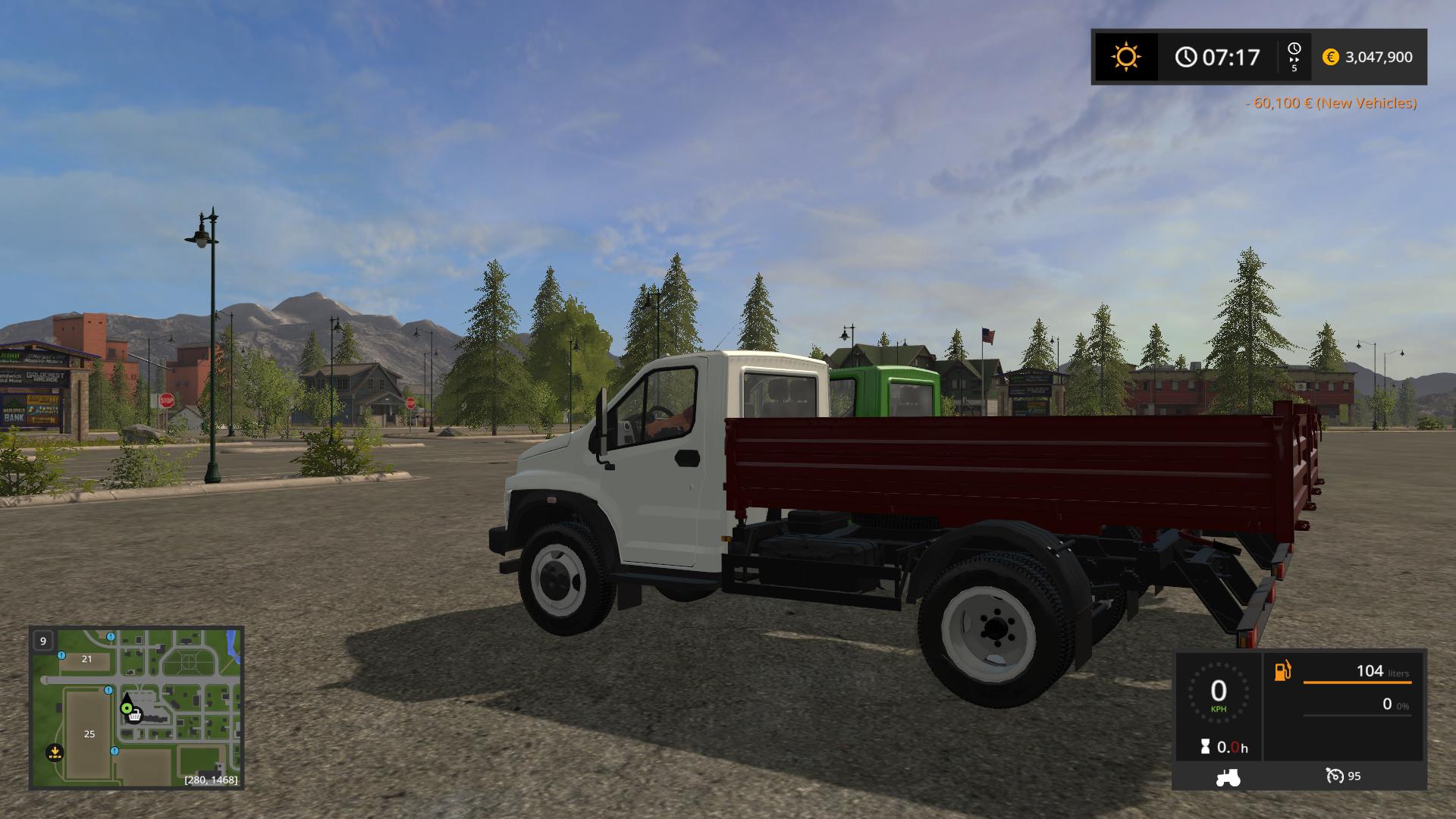Image resolution: width=1456 pixels, height=819 pixels.
Task: Select the shop basket marker on minimap
Action: 135,715
